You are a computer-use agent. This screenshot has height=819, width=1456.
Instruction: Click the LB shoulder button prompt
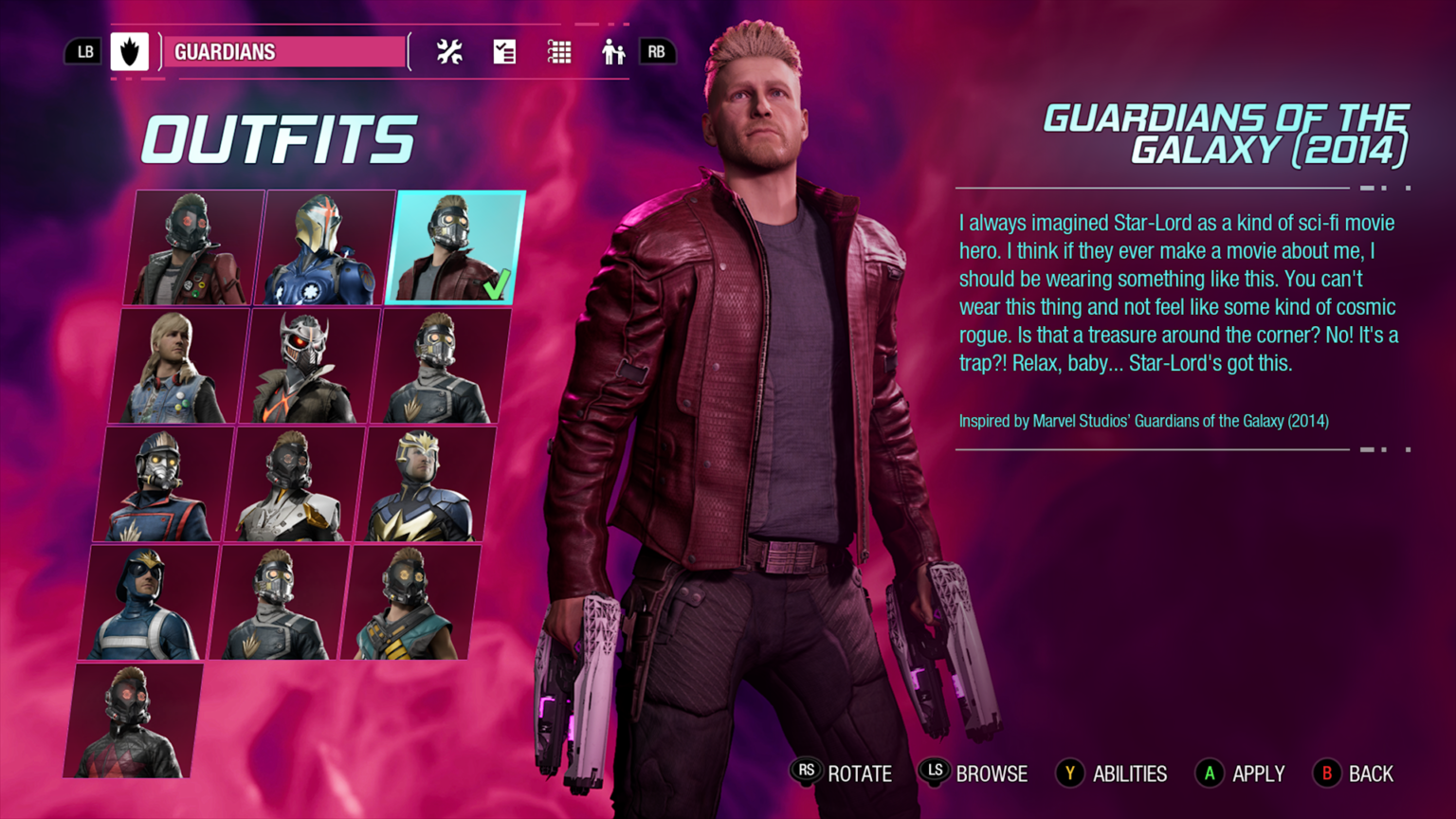83,51
